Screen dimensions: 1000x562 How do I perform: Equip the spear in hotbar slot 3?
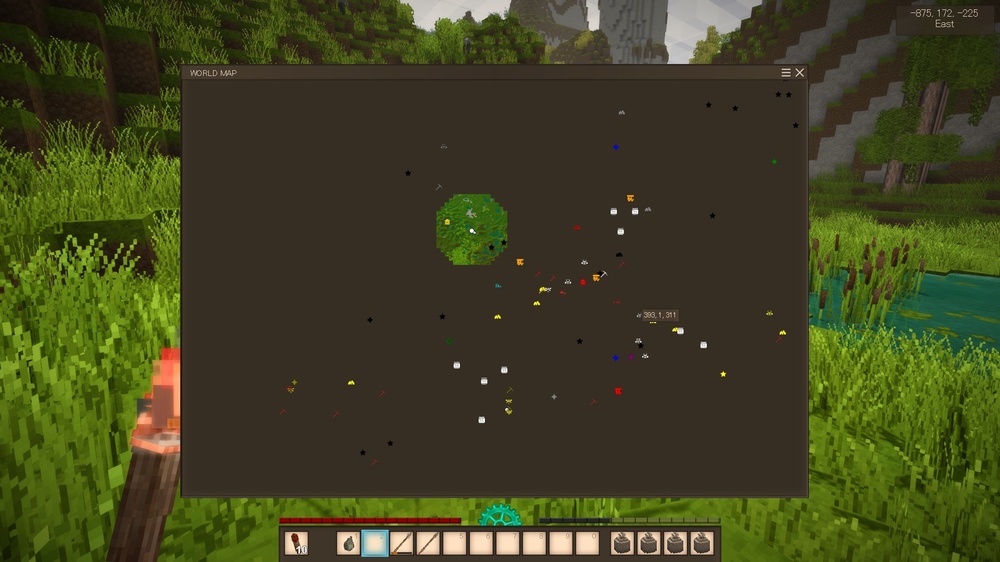tap(401, 543)
